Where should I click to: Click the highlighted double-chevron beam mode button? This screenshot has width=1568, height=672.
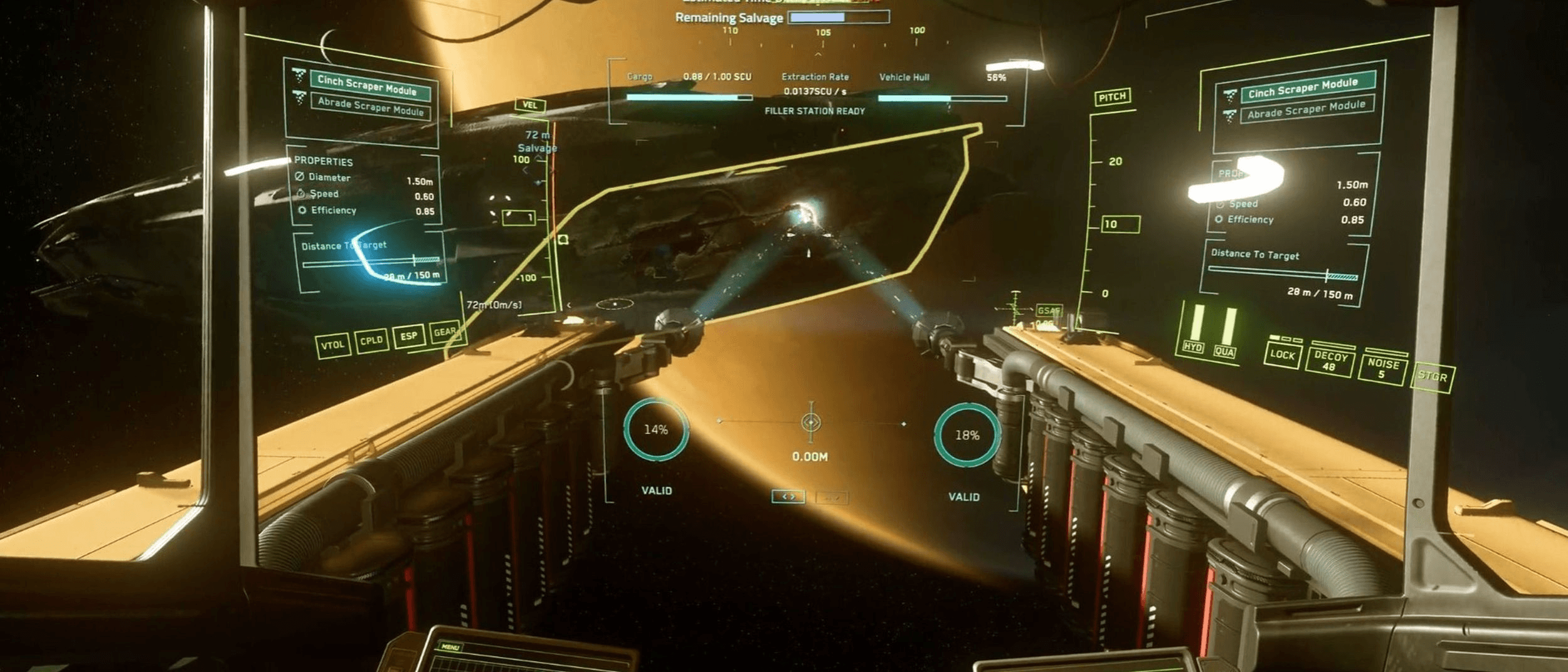(x=788, y=496)
